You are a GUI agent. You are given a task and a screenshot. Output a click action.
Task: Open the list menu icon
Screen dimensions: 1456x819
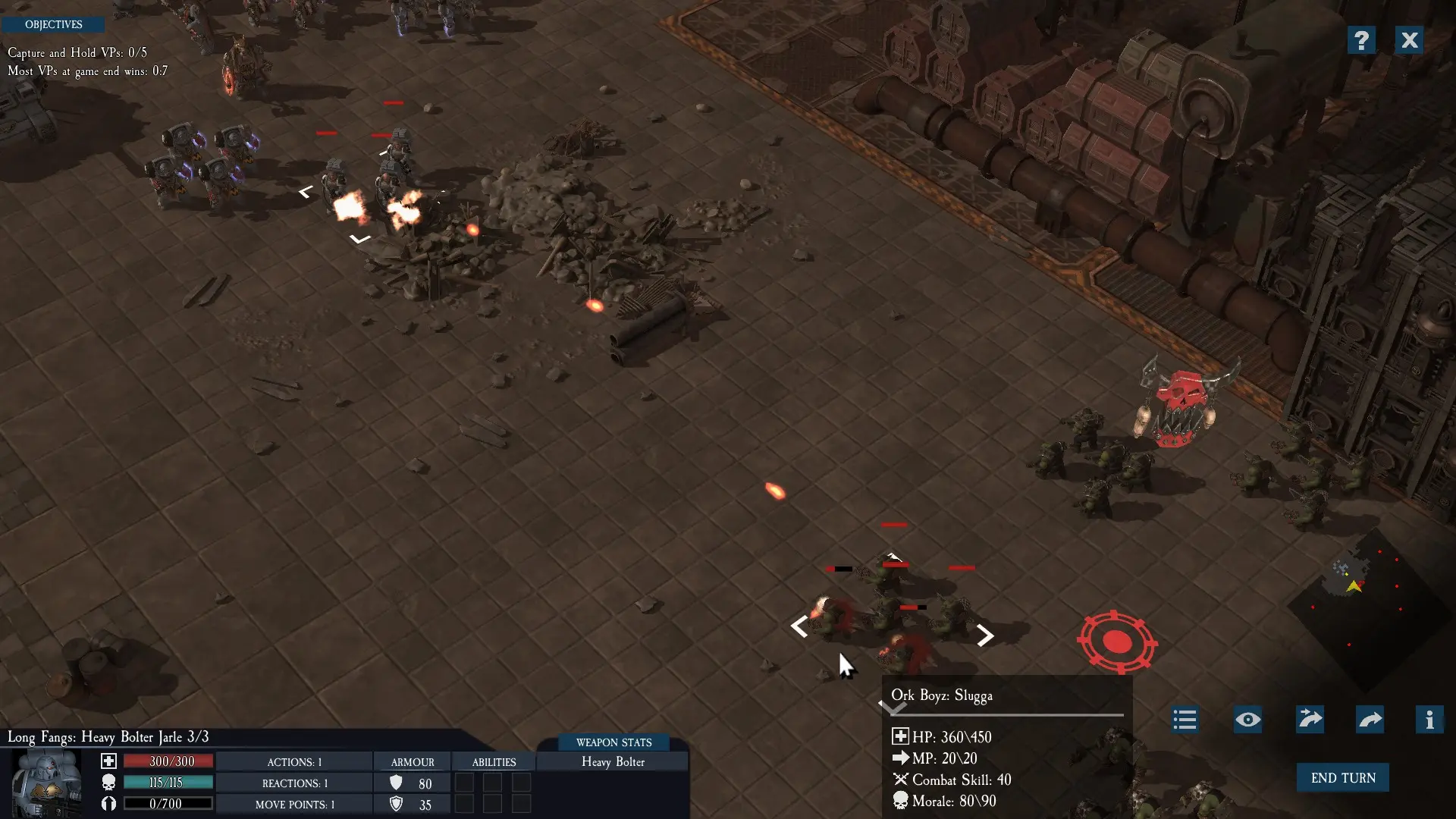tap(1185, 720)
